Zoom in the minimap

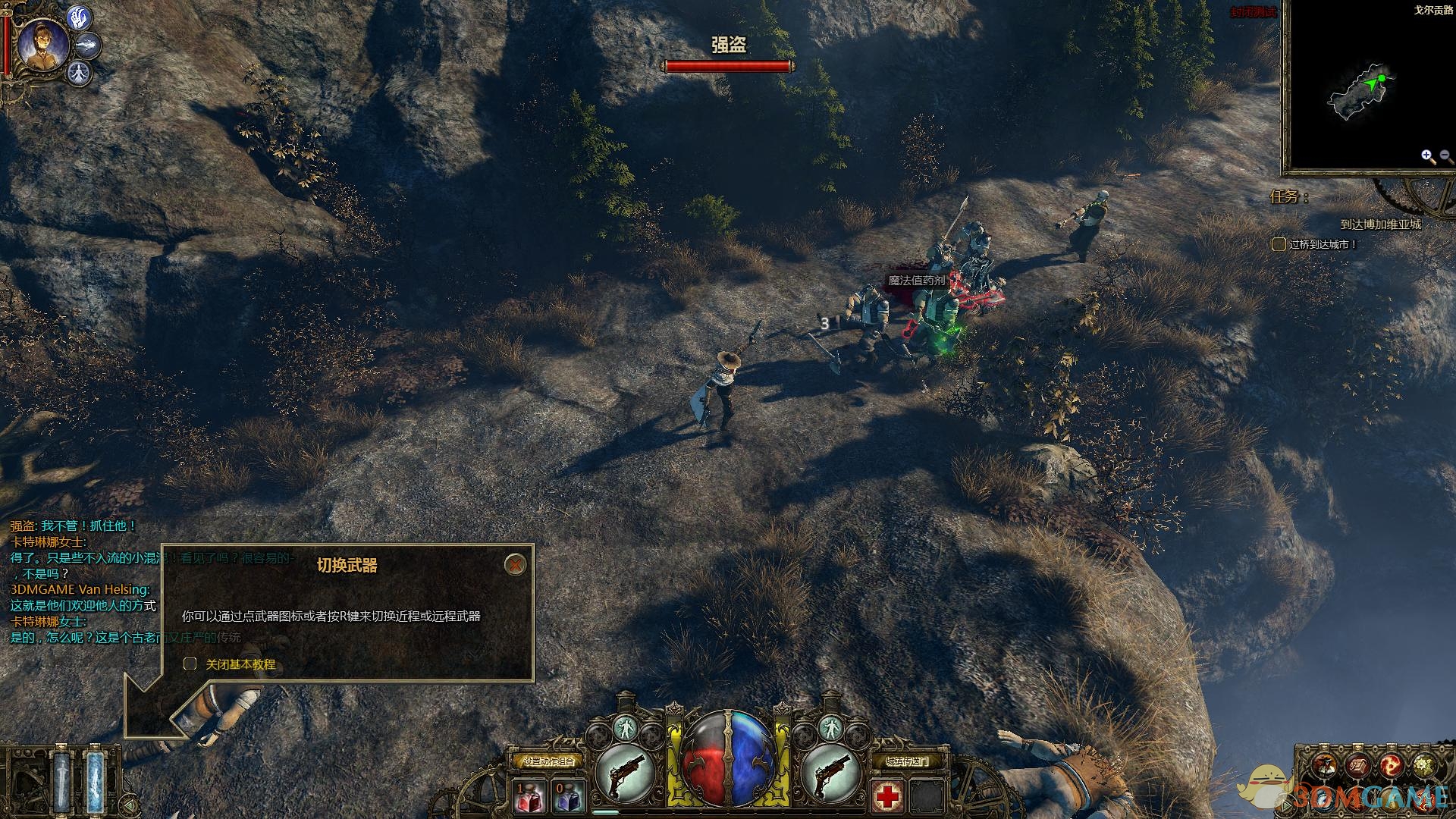click(x=1428, y=156)
